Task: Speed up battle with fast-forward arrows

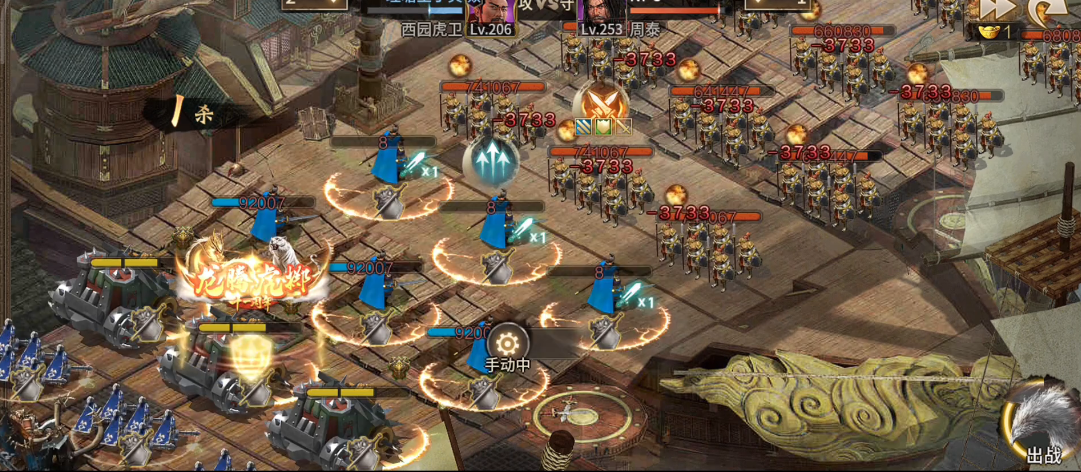Action: pyautogui.click(x=997, y=9)
